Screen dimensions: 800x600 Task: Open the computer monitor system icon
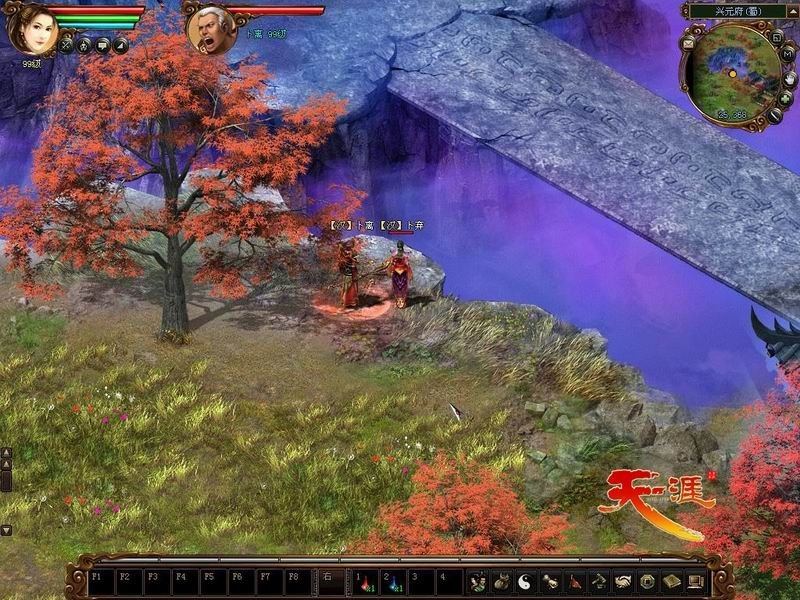click(695, 581)
